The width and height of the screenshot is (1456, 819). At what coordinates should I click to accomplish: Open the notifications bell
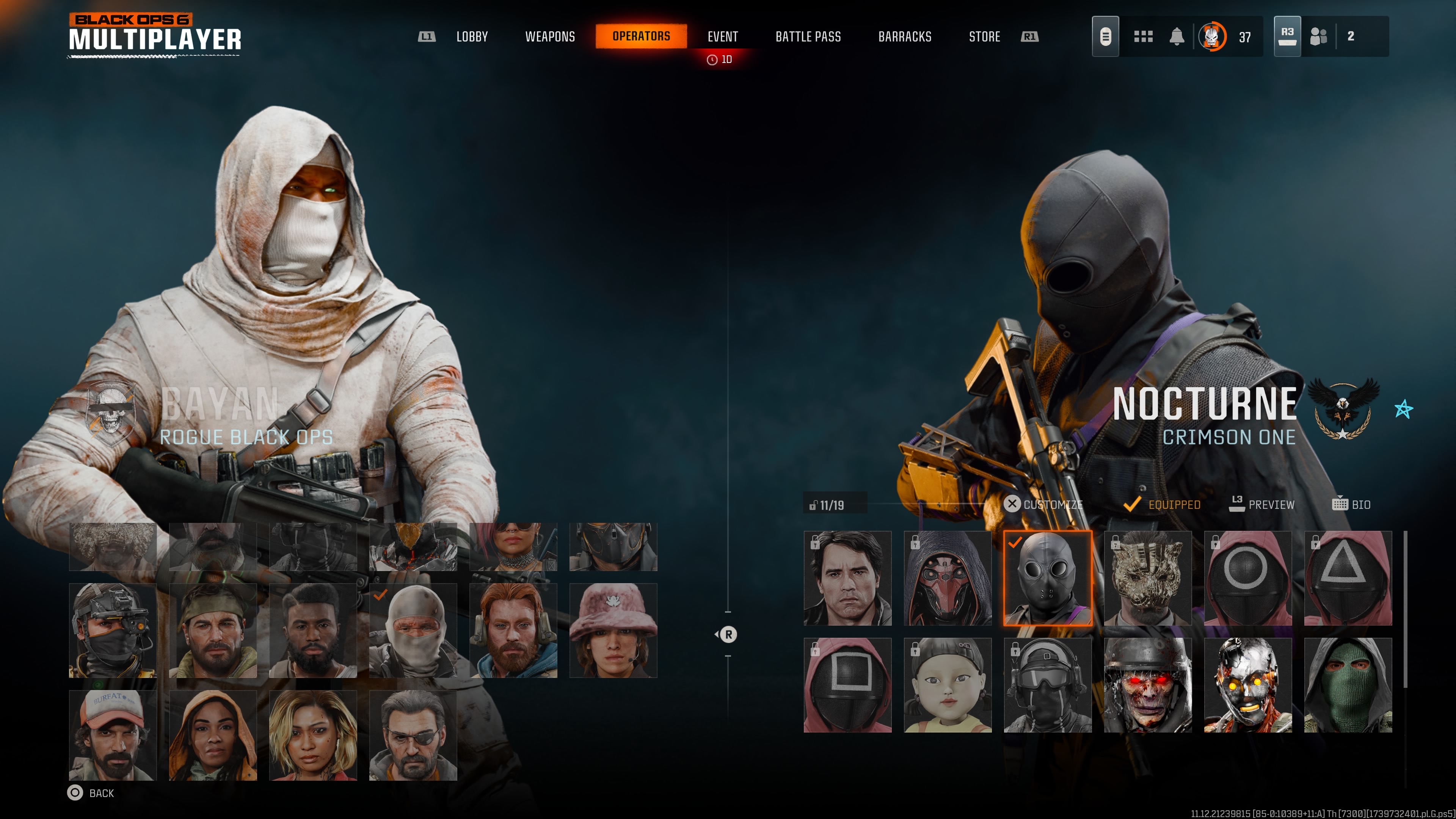pos(1176,37)
